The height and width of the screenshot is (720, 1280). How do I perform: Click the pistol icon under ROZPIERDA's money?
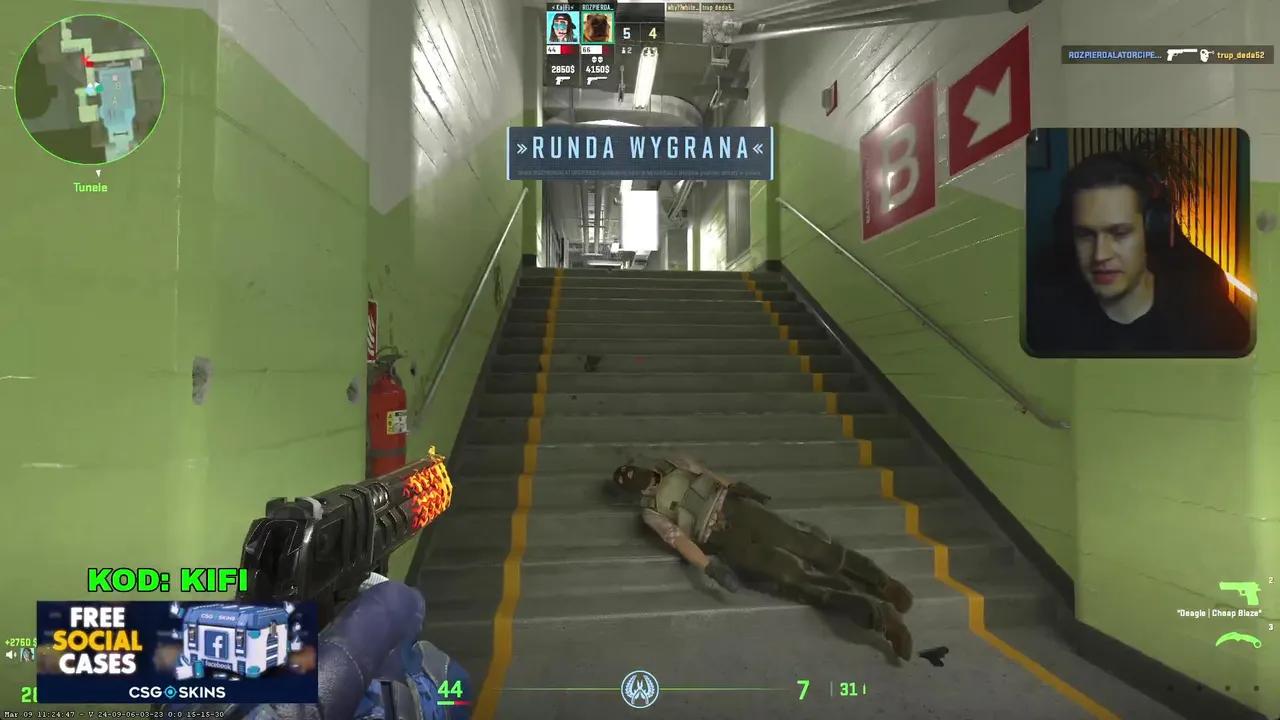597,81
